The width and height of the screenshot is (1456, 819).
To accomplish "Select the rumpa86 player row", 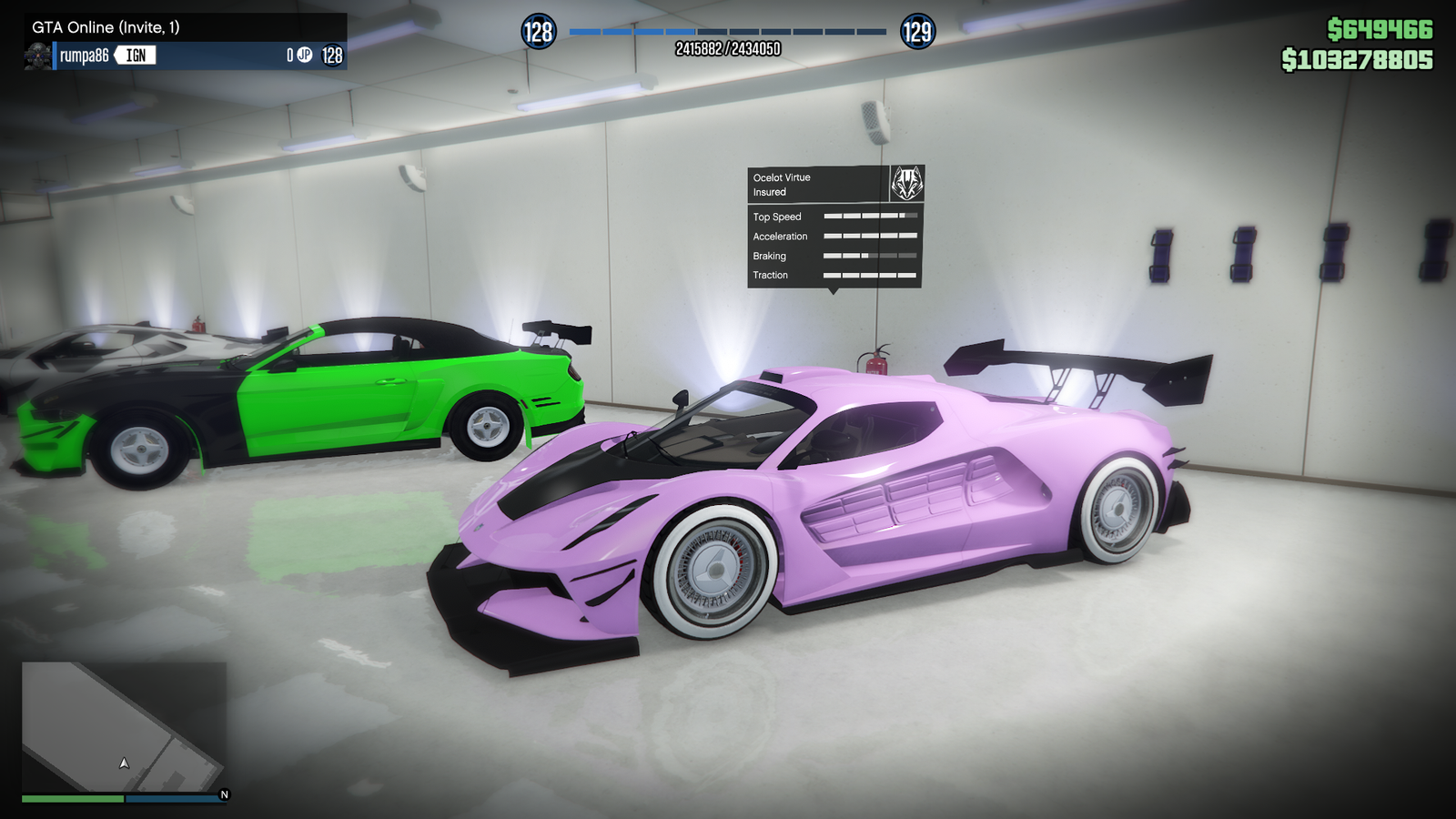I will pyautogui.click(x=187, y=56).
